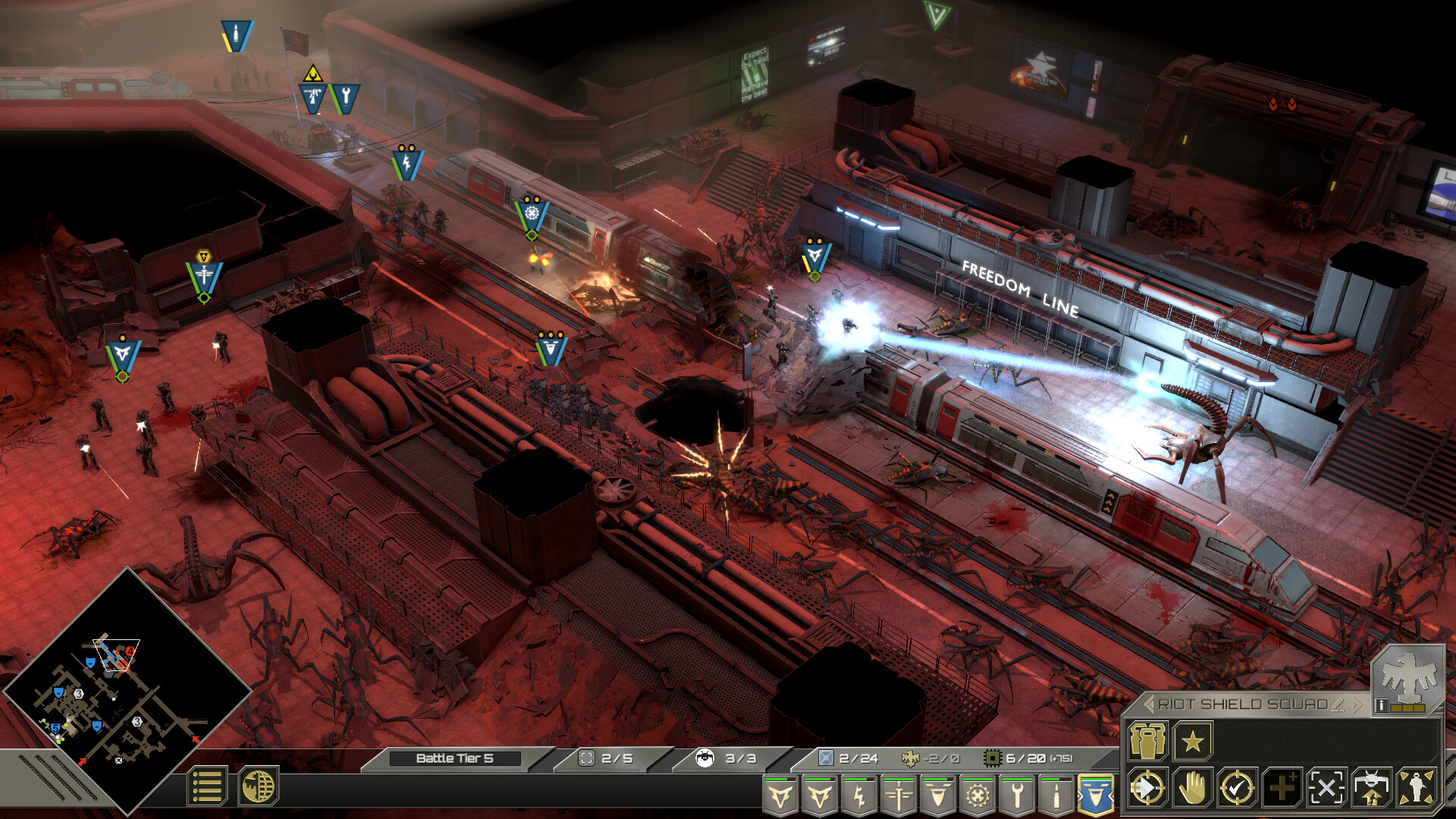The image size is (1456, 819).
Task: Toggle the dismiss X ability icon
Action: point(1326,789)
